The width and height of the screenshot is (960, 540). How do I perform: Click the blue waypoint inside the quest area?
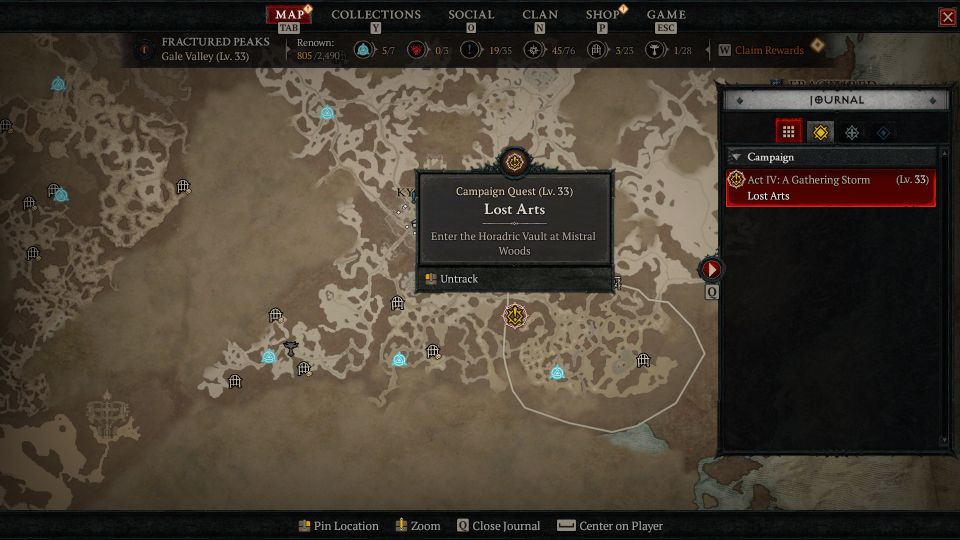[557, 373]
